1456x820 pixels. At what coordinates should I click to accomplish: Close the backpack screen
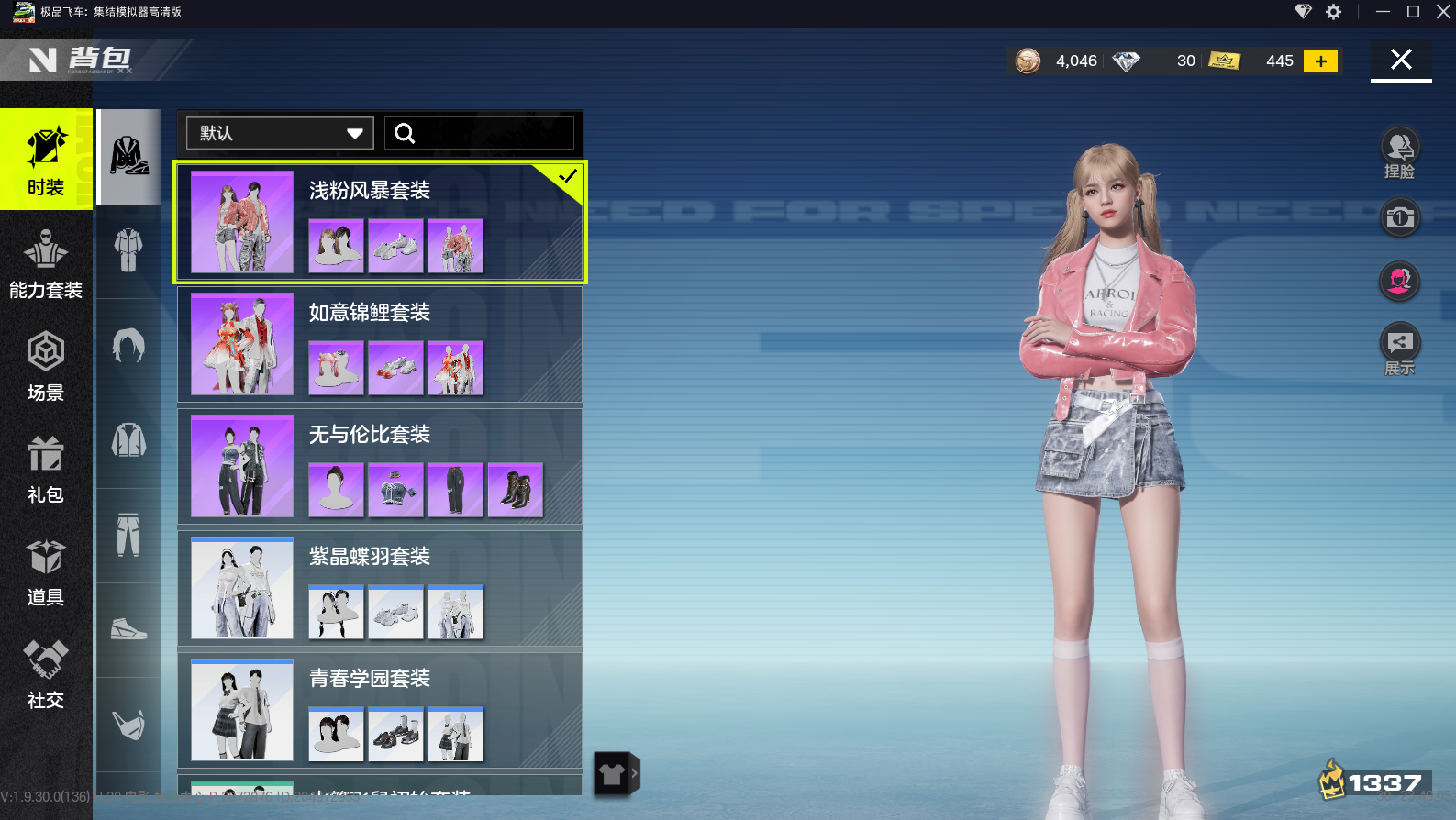click(x=1400, y=61)
